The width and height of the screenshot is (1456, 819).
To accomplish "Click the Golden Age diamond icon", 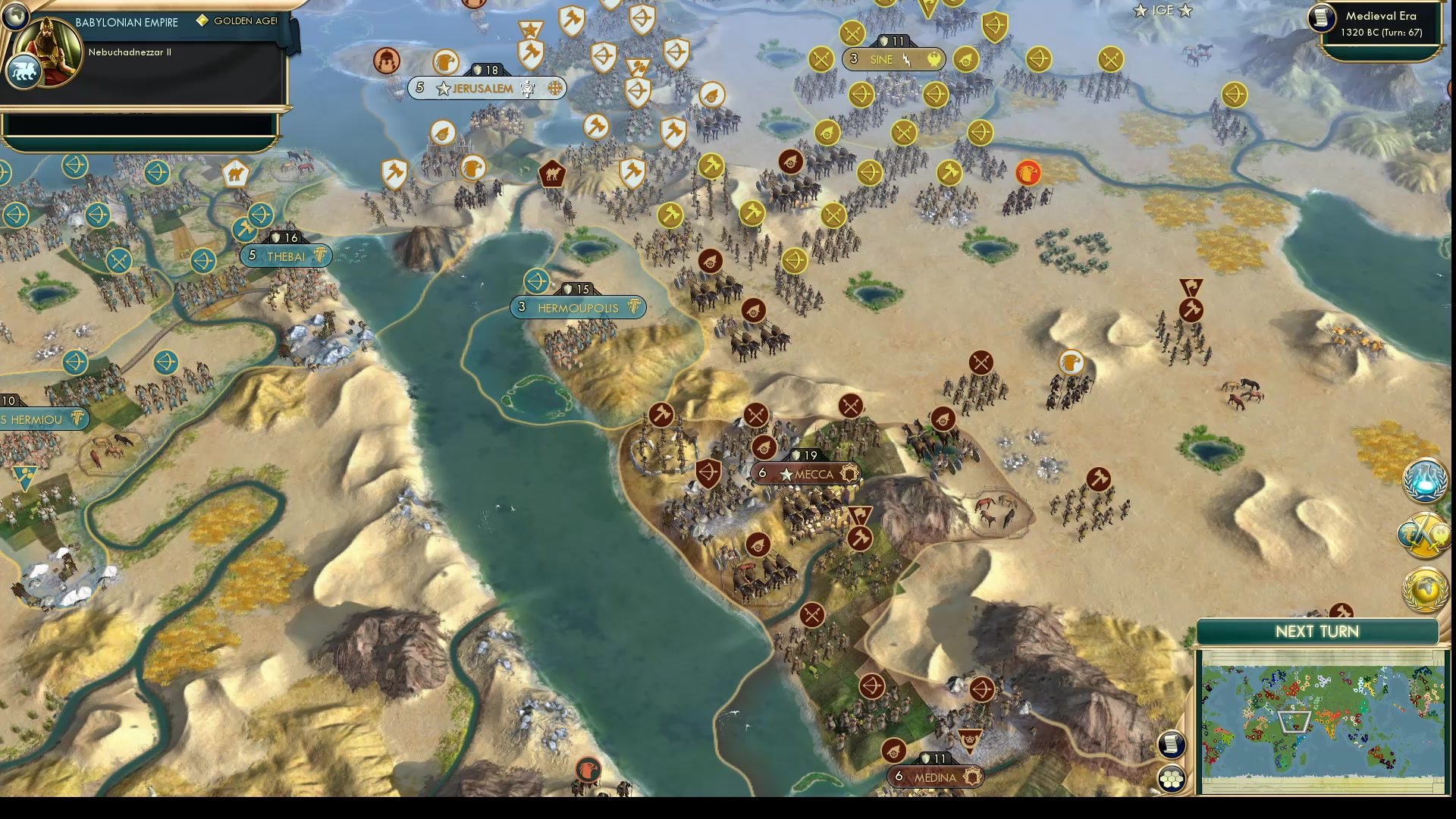I will [x=201, y=21].
